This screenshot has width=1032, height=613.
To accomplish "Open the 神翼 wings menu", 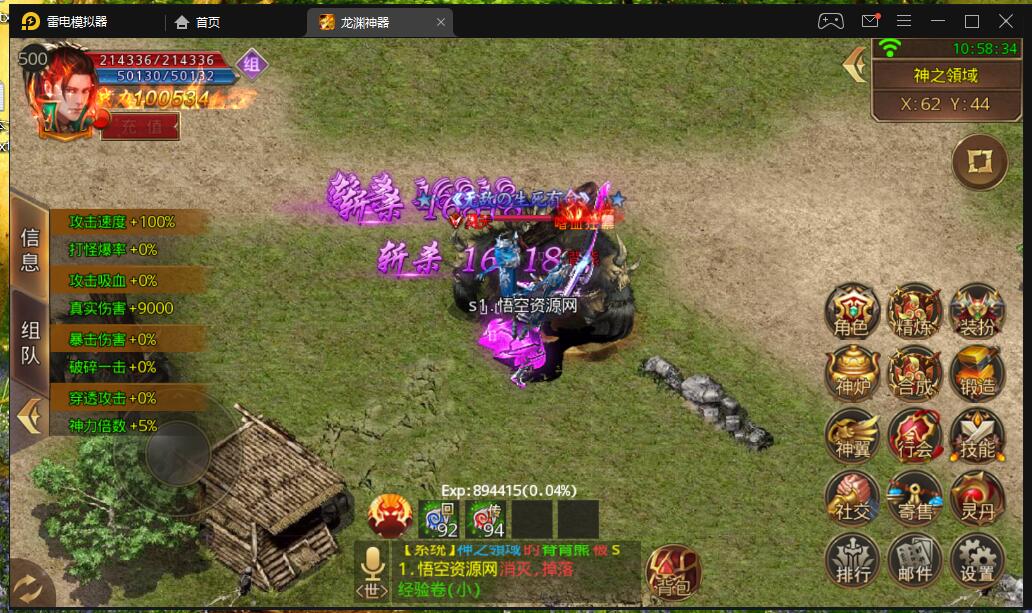I will click(852, 435).
